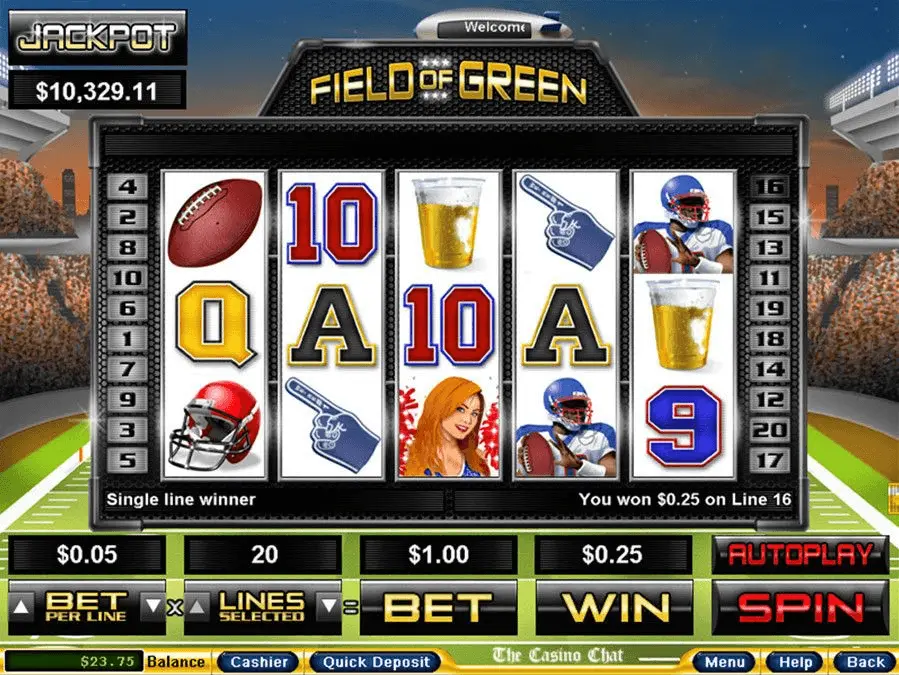Screen dimensions: 899x675
Task: Open Quick Deposit
Action: click(375, 662)
